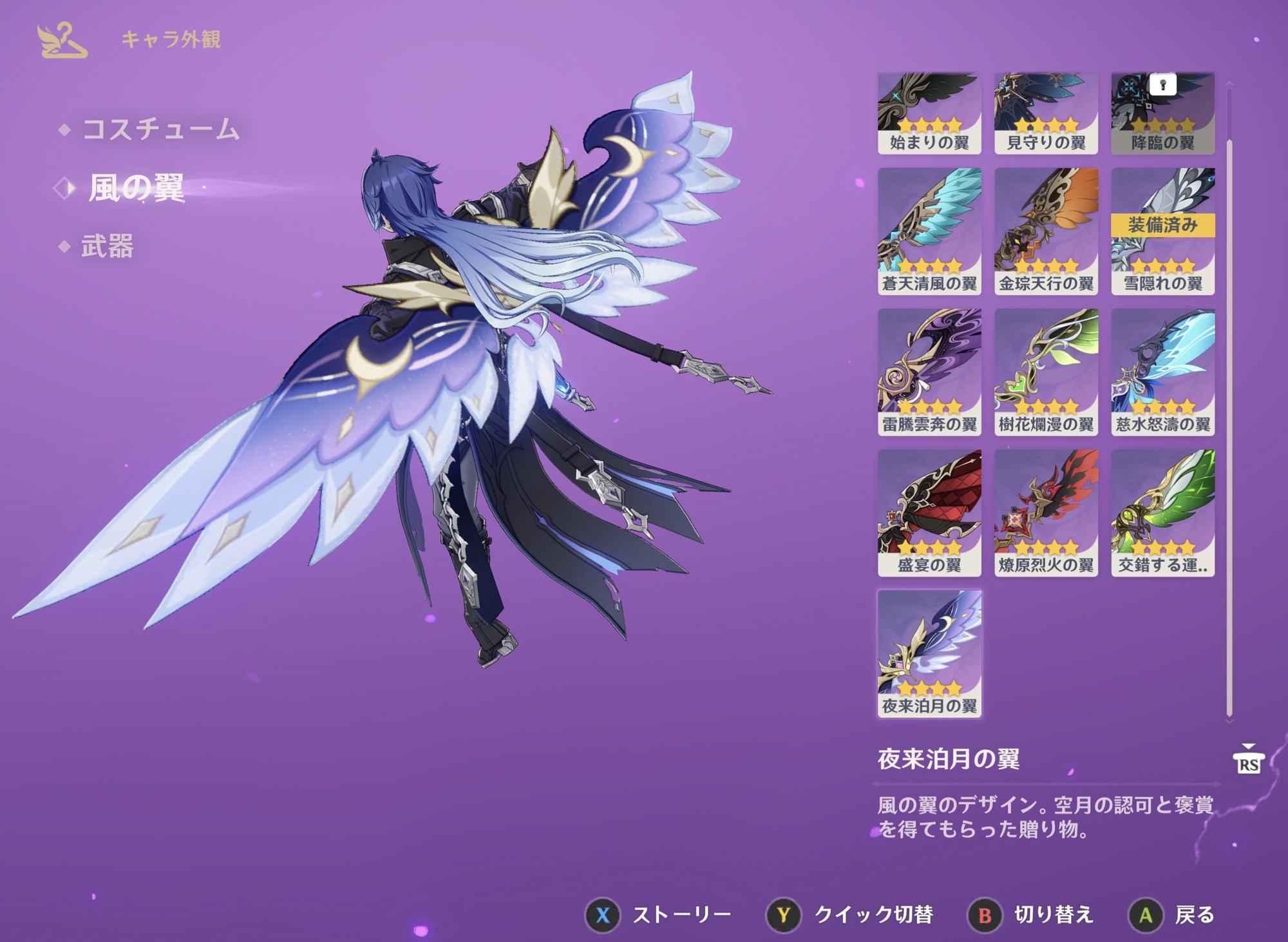Select the 夜来泊月の翼 glider
1288x942 pixels.
(929, 653)
